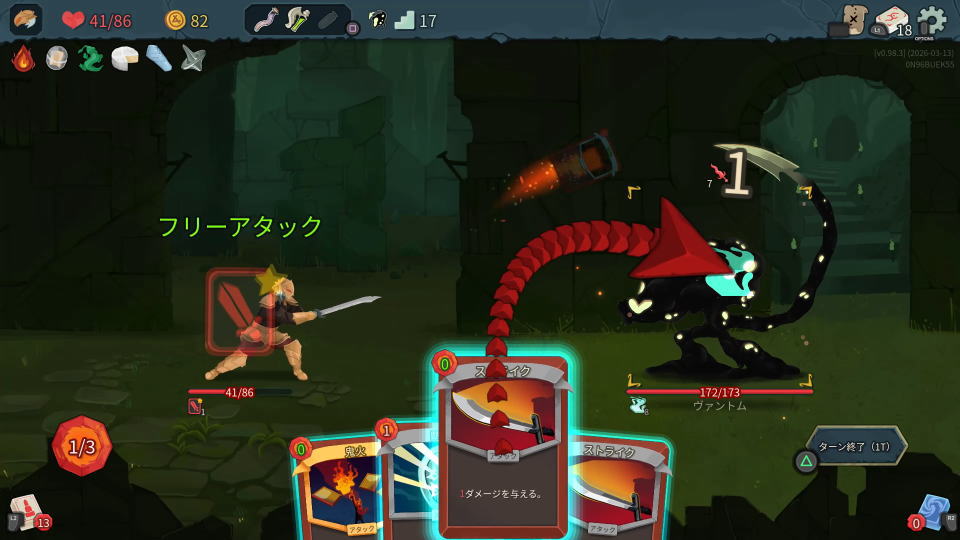Inspect the green serpent relic
The height and width of the screenshot is (540, 960).
point(91,58)
